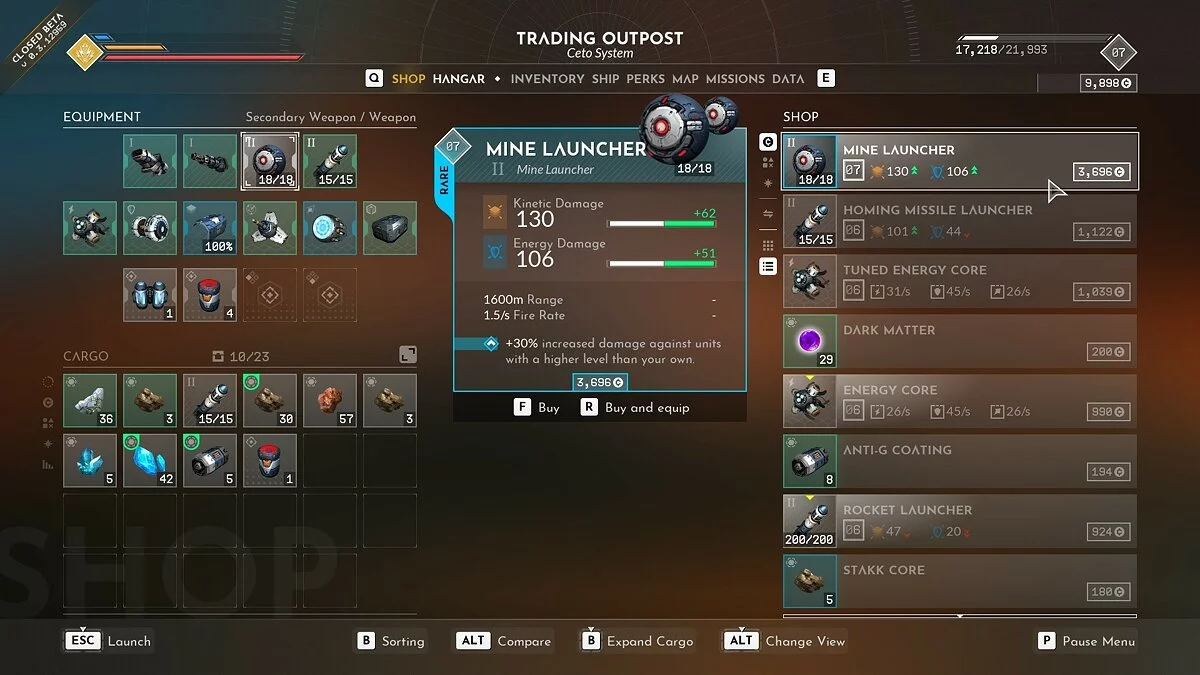This screenshot has height=675, width=1200.
Task: Select equipped mine launcher slot
Action: [269, 161]
